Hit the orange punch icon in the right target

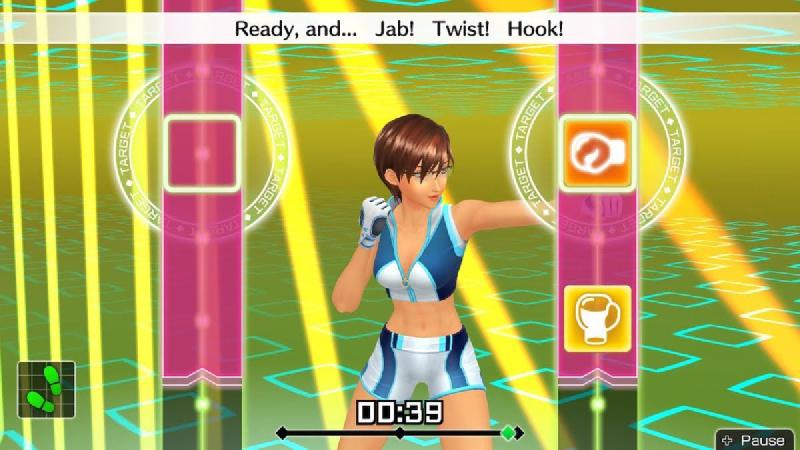597,153
